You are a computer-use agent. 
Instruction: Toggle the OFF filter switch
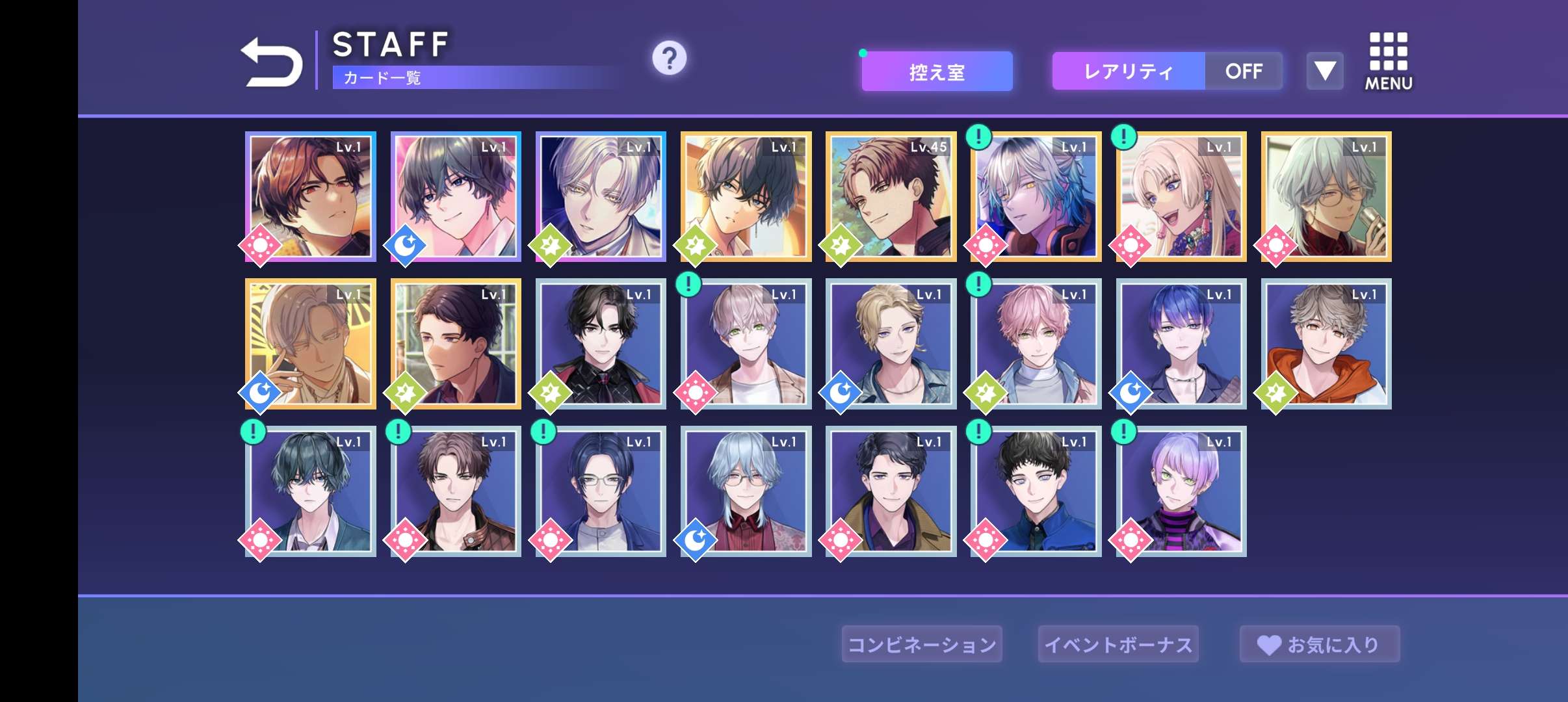1244,71
